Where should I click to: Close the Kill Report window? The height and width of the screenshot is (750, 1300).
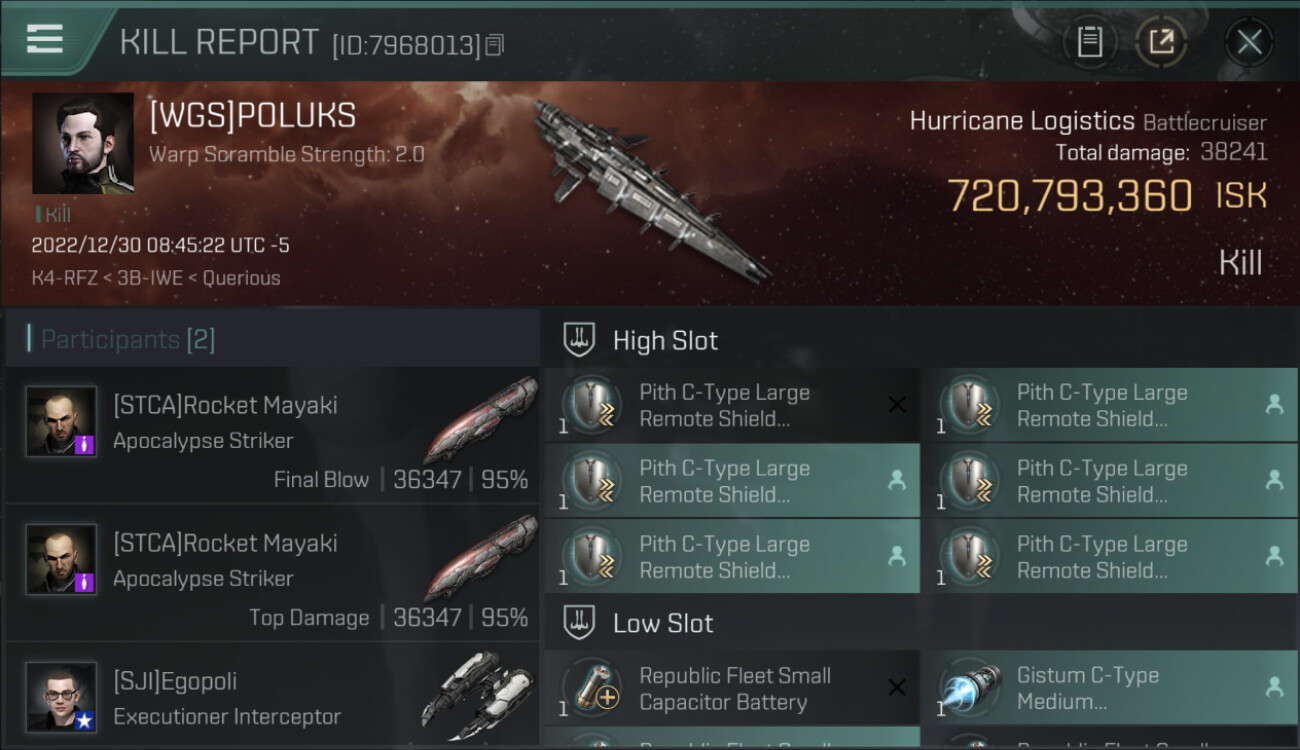point(1249,42)
